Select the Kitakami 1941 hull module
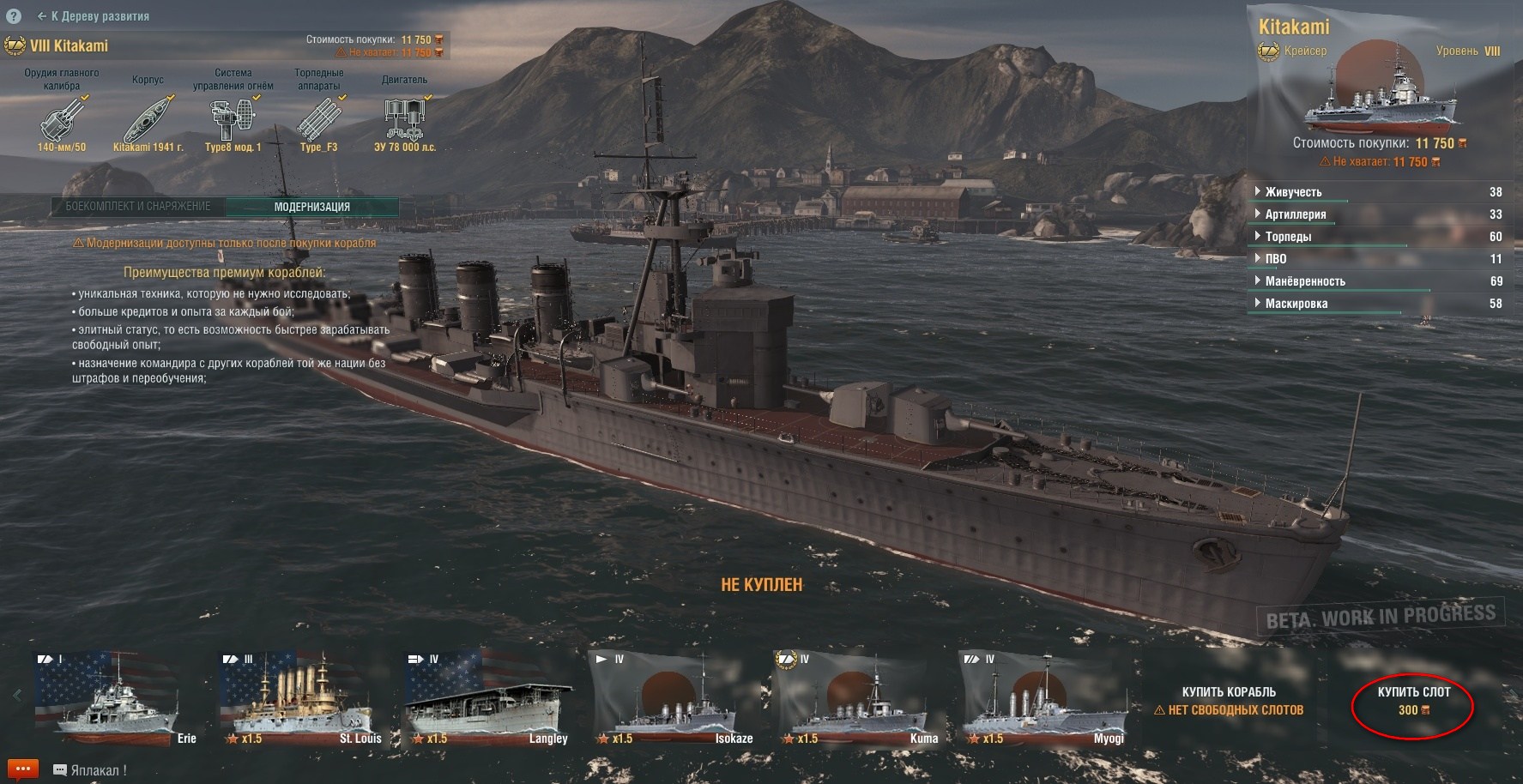Image resolution: width=1523 pixels, height=784 pixels. (x=148, y=119)
